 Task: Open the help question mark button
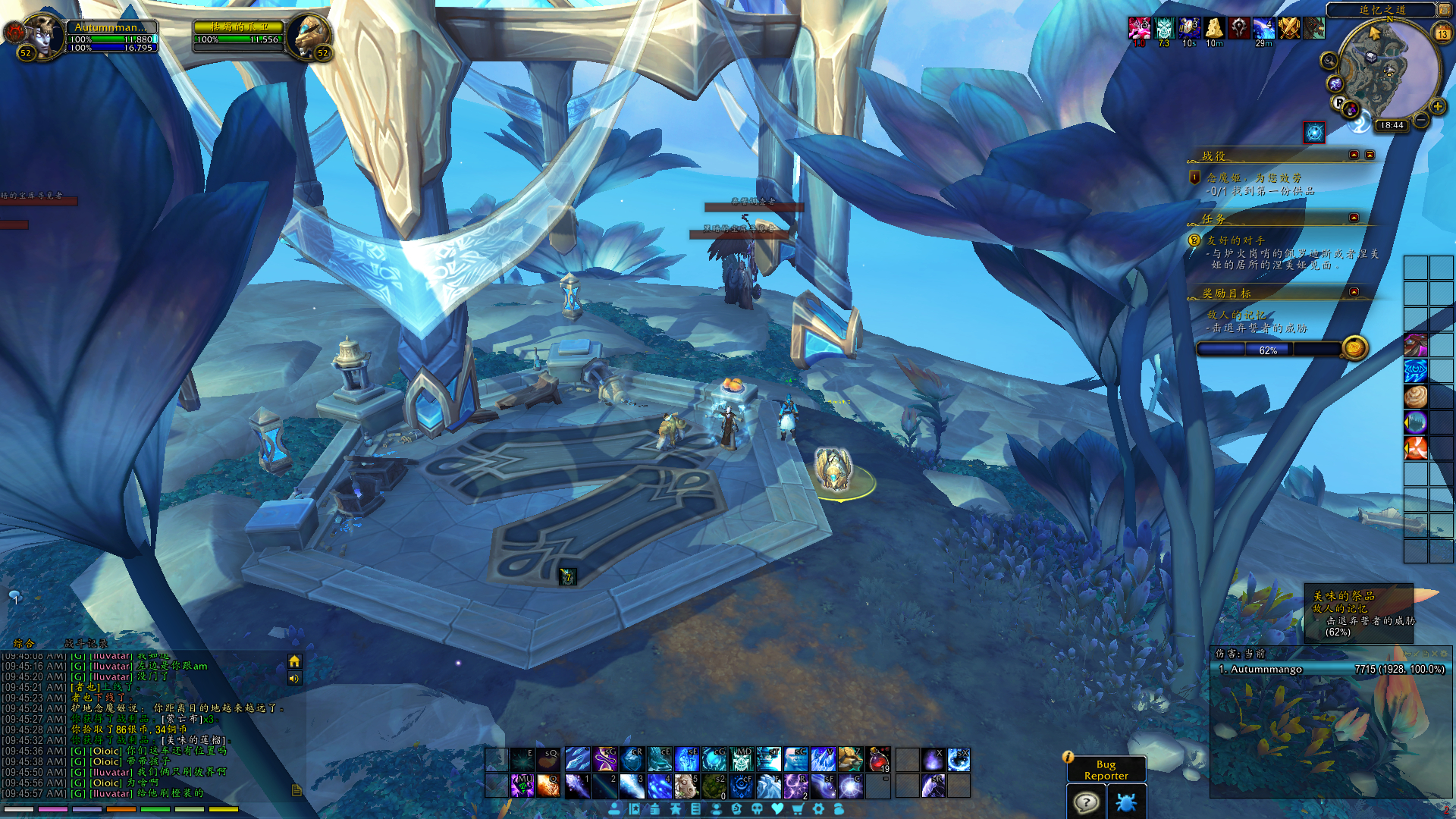tap(1086, 802)
